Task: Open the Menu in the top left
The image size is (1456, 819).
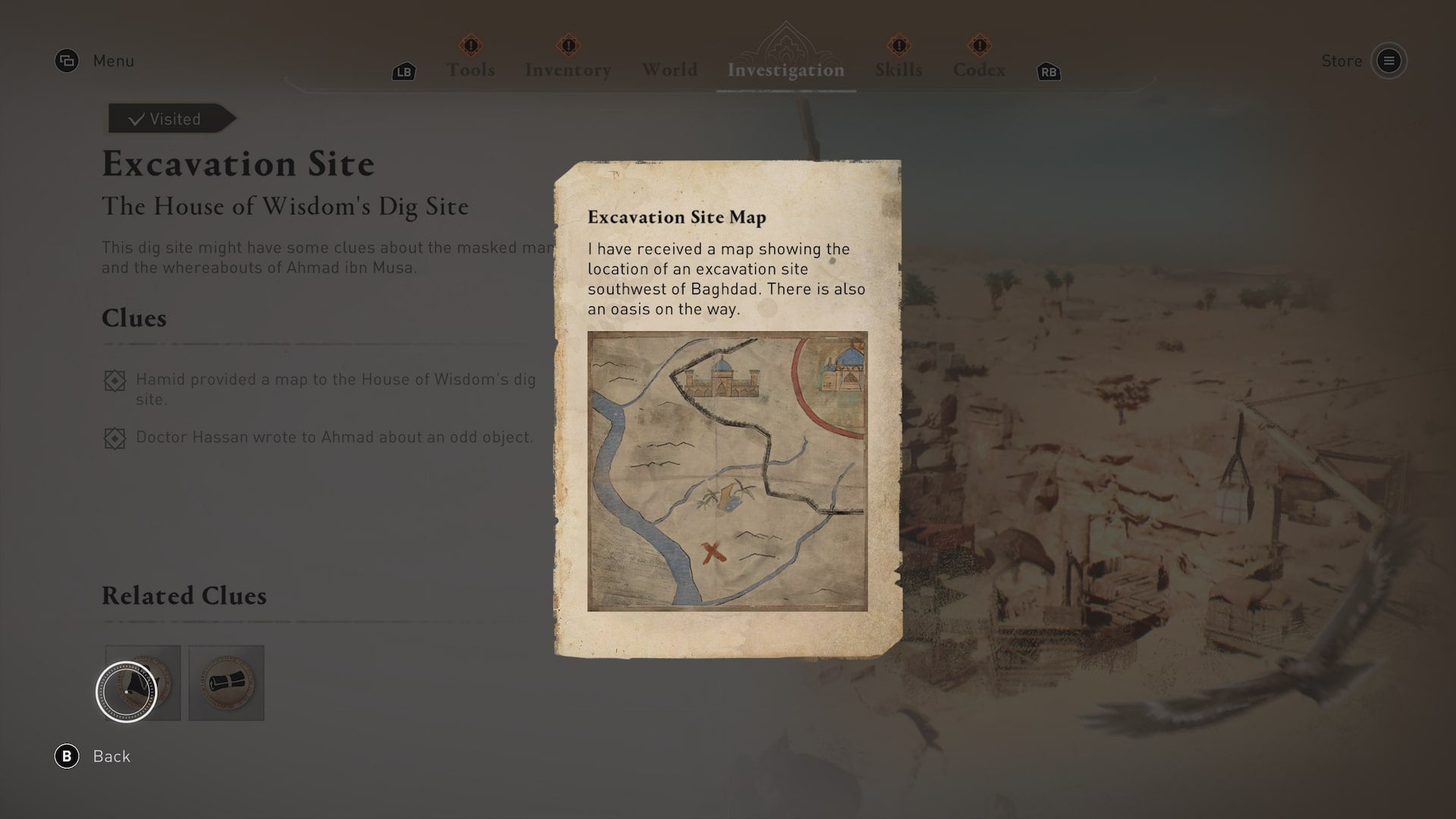Action: tap(67, 61)
